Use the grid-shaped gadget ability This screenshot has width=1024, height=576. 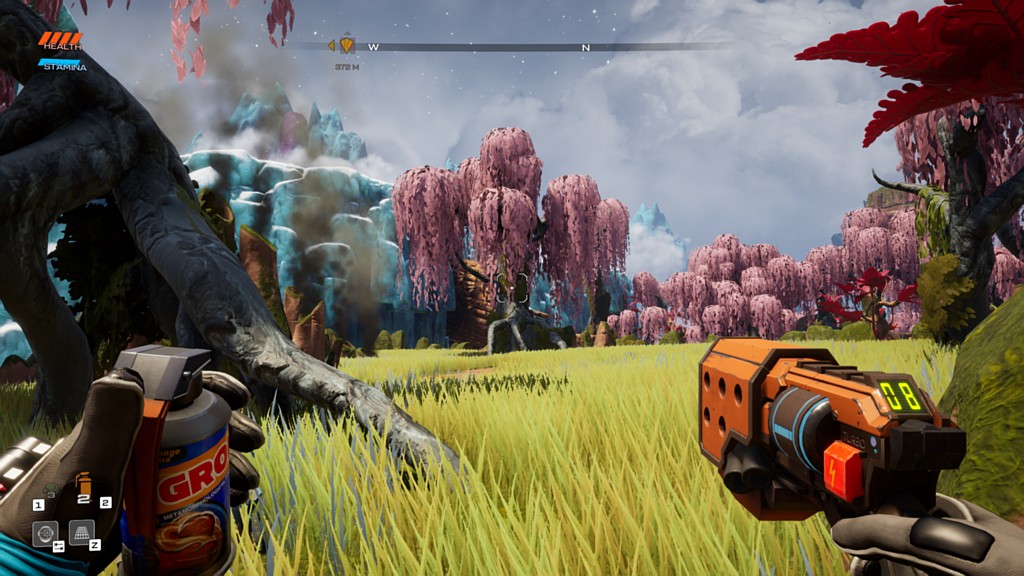[x=82, y=532]
